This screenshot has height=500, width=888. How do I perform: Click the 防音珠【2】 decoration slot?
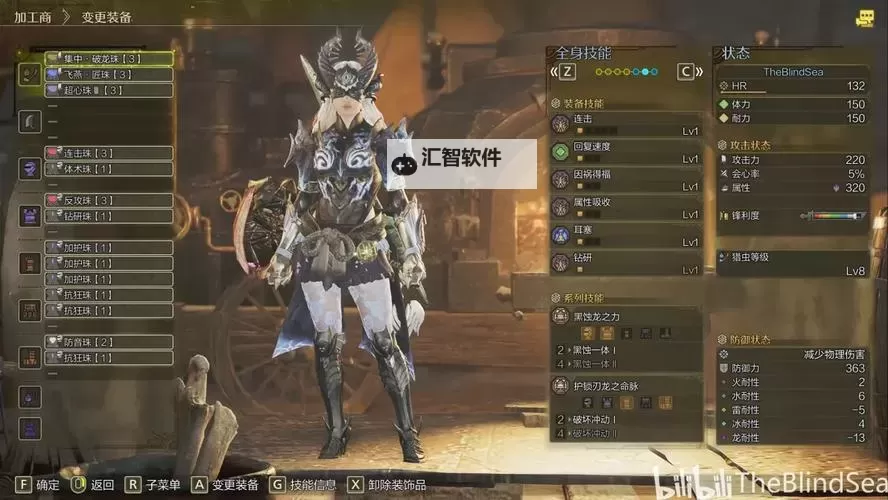point(108,342)
